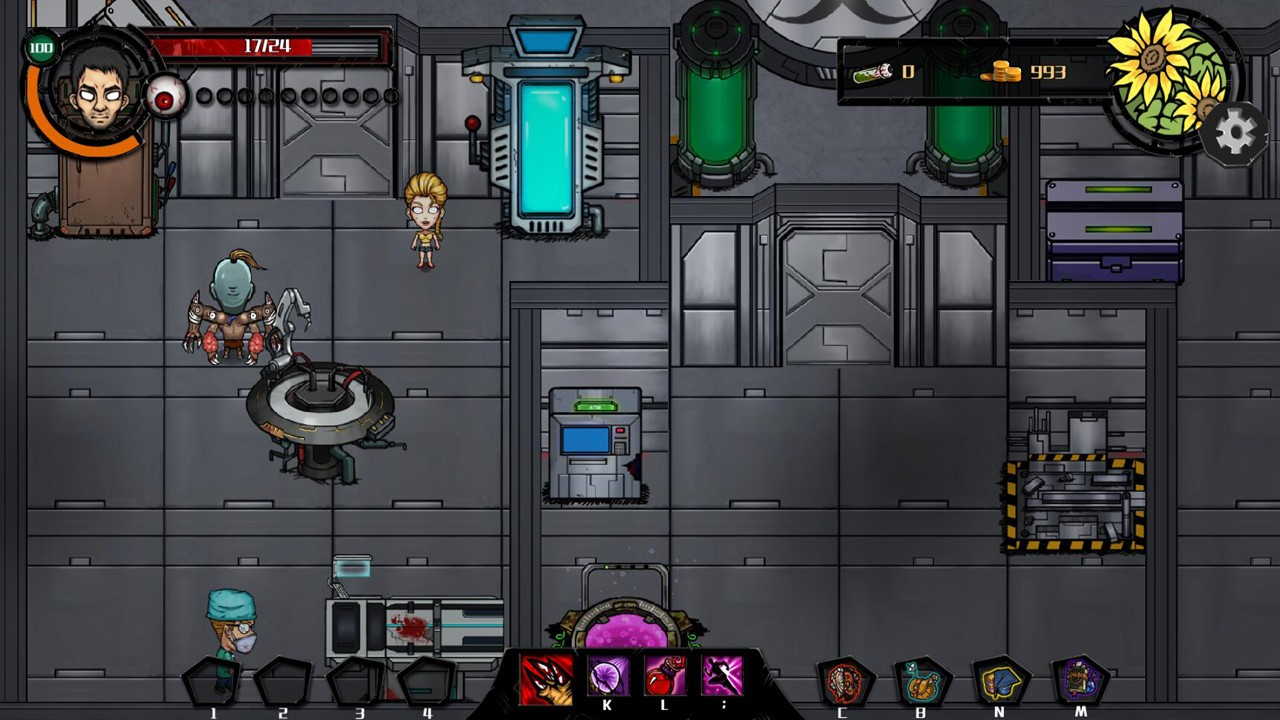Select the player character portrait

pos(98,88)
